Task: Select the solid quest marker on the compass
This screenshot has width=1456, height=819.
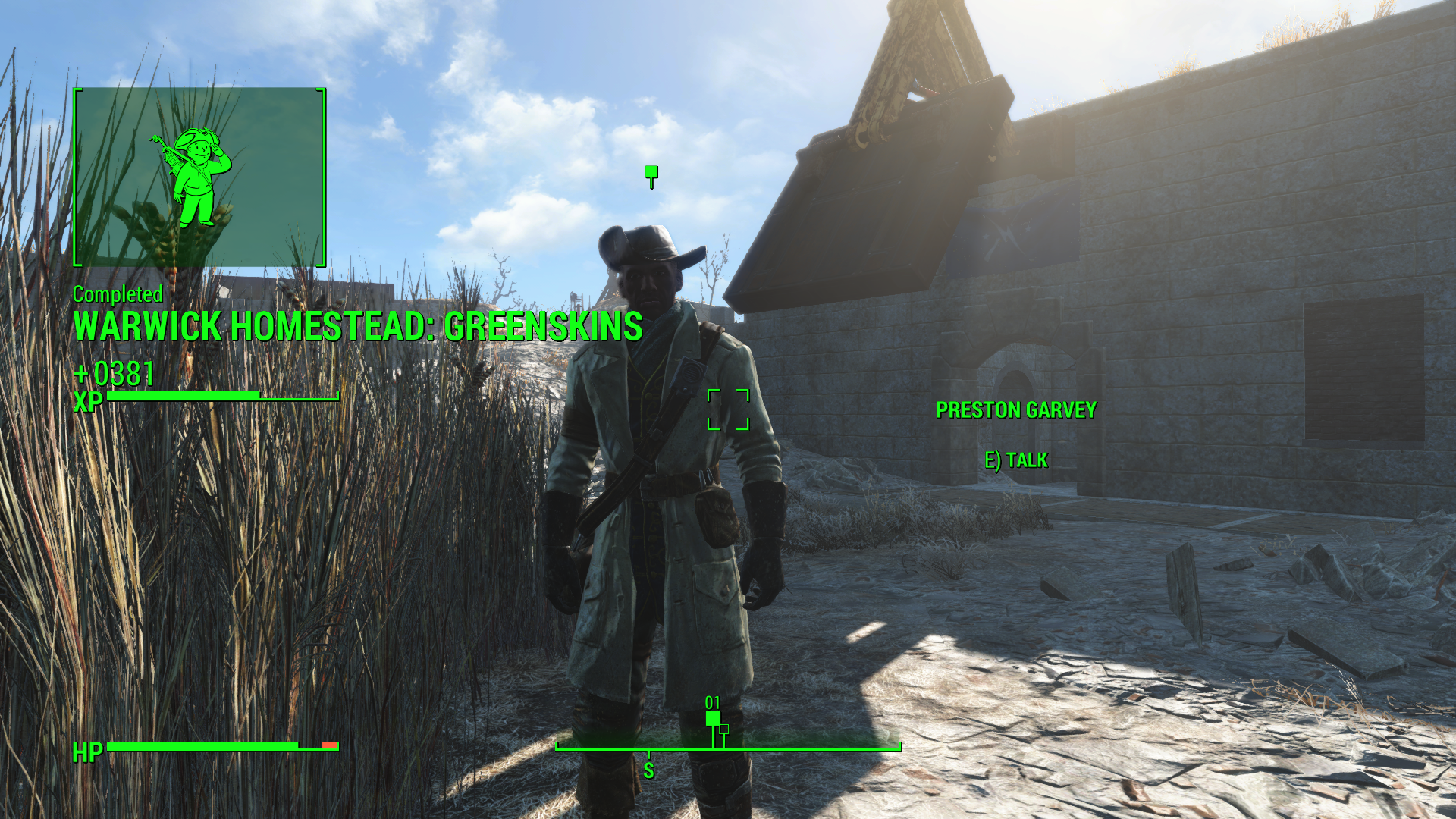Action: tap(713, 719)
